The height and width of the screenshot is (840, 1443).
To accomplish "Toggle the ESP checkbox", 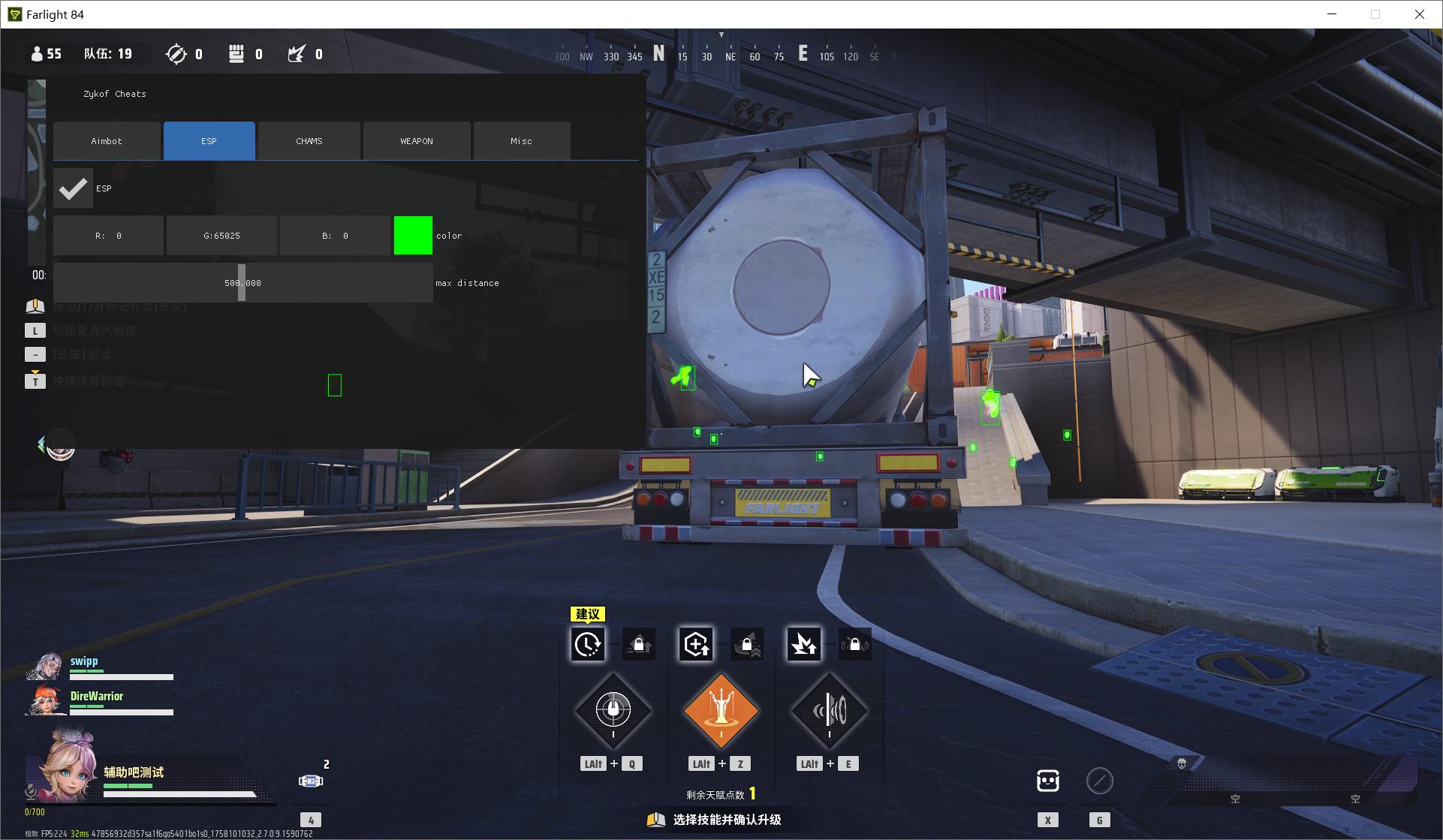I will click(x=73, y=188).
